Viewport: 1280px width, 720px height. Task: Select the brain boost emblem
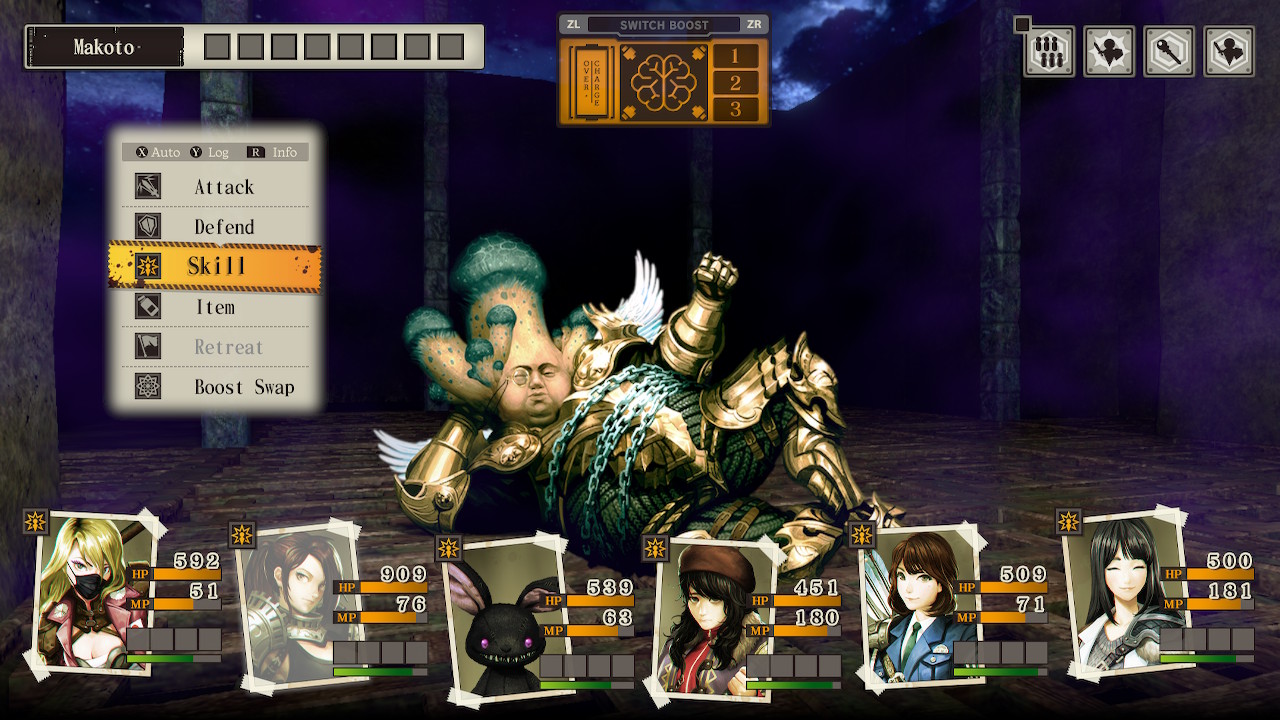click(x=663, y=82)
